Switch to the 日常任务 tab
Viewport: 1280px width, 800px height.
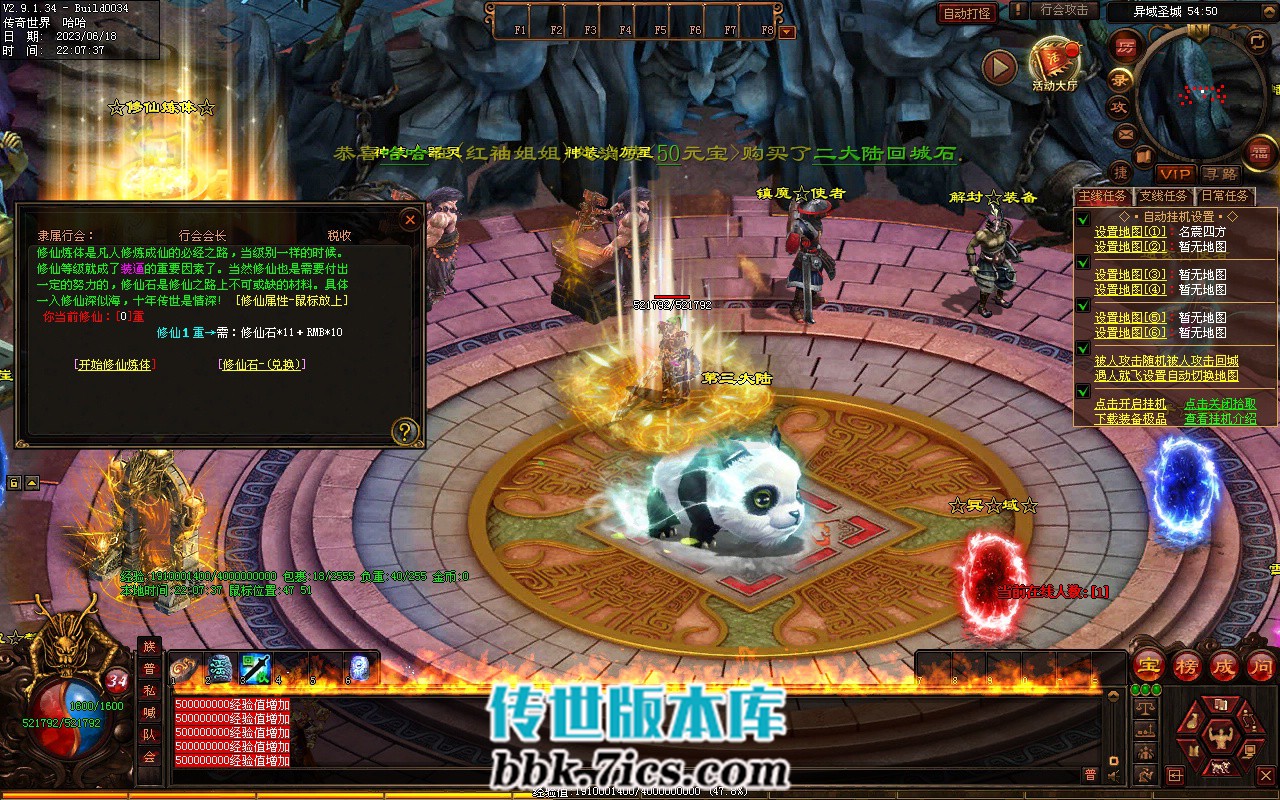1225,196
